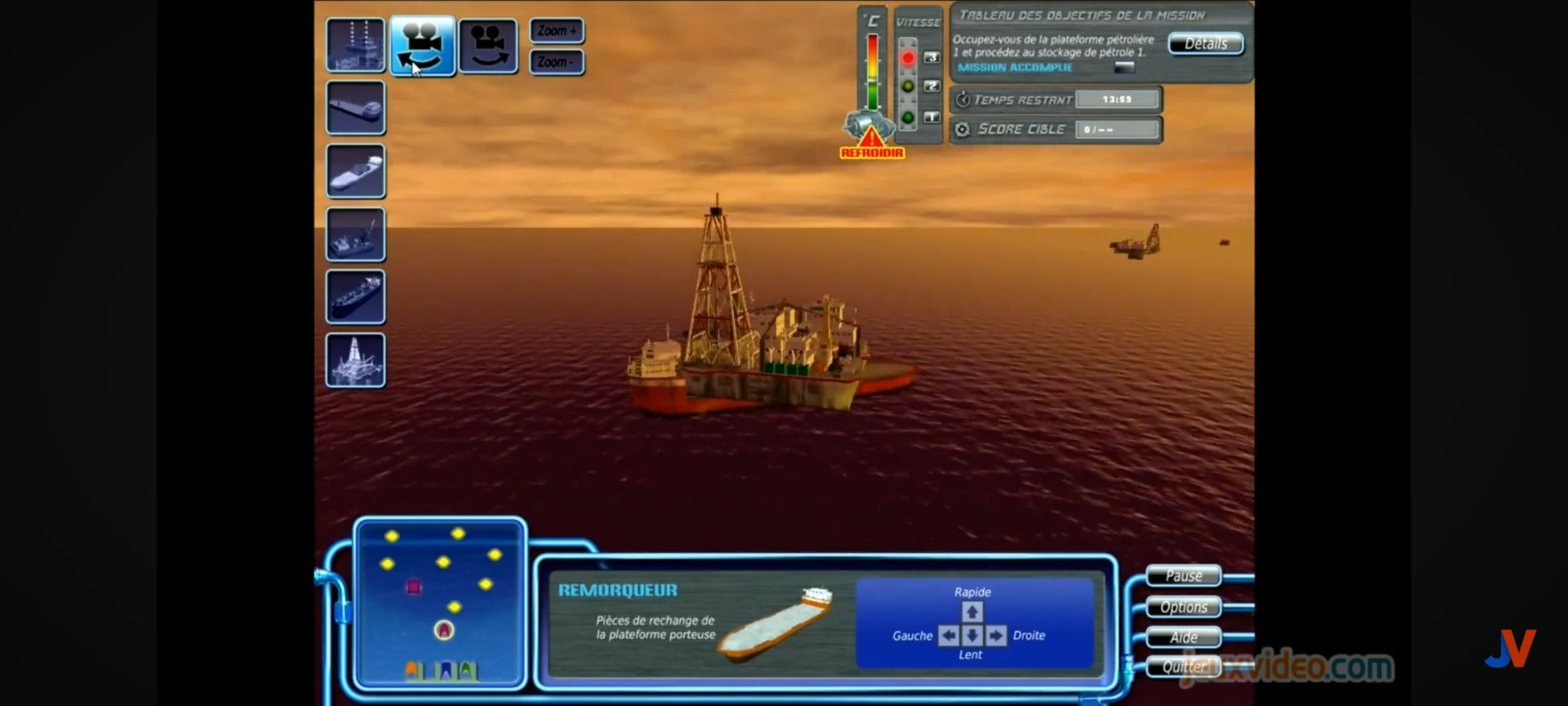1568x706 pixels.
Task: Click the Zoom + camera button
Action: [x=557, y=31]
